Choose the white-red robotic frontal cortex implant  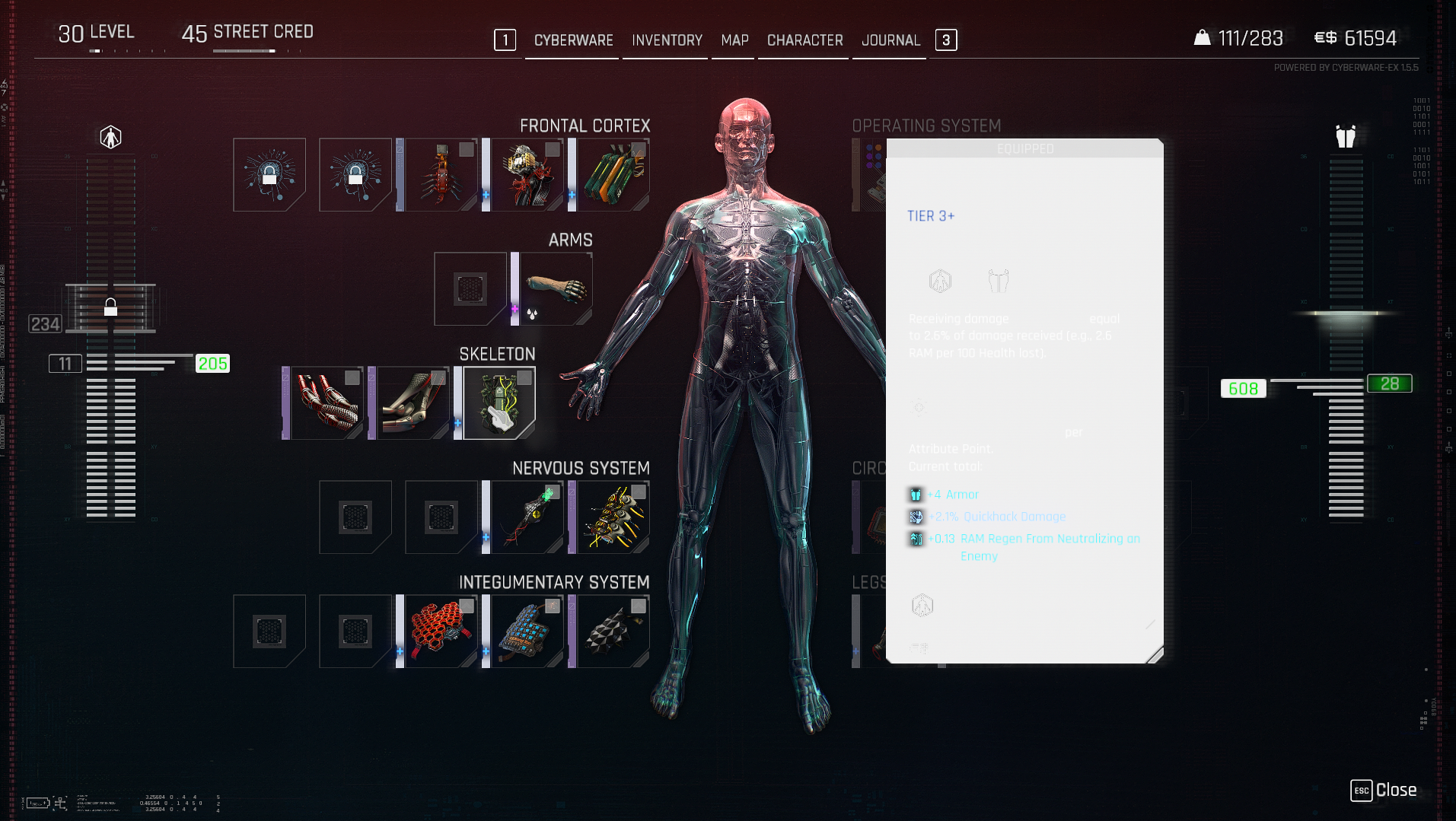click(x=527, y=175)
